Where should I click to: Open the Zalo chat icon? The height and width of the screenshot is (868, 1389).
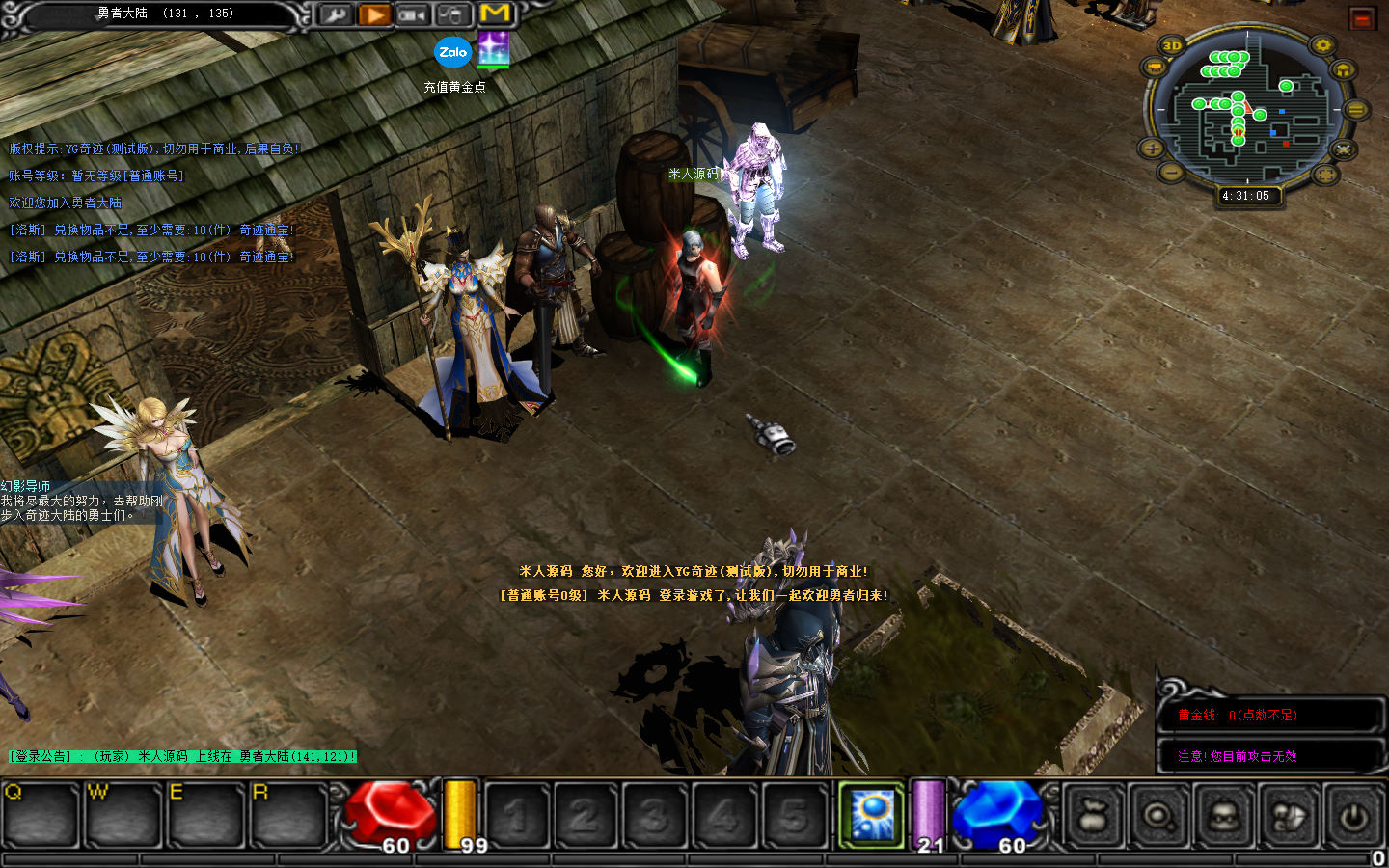tap(452, 52)
